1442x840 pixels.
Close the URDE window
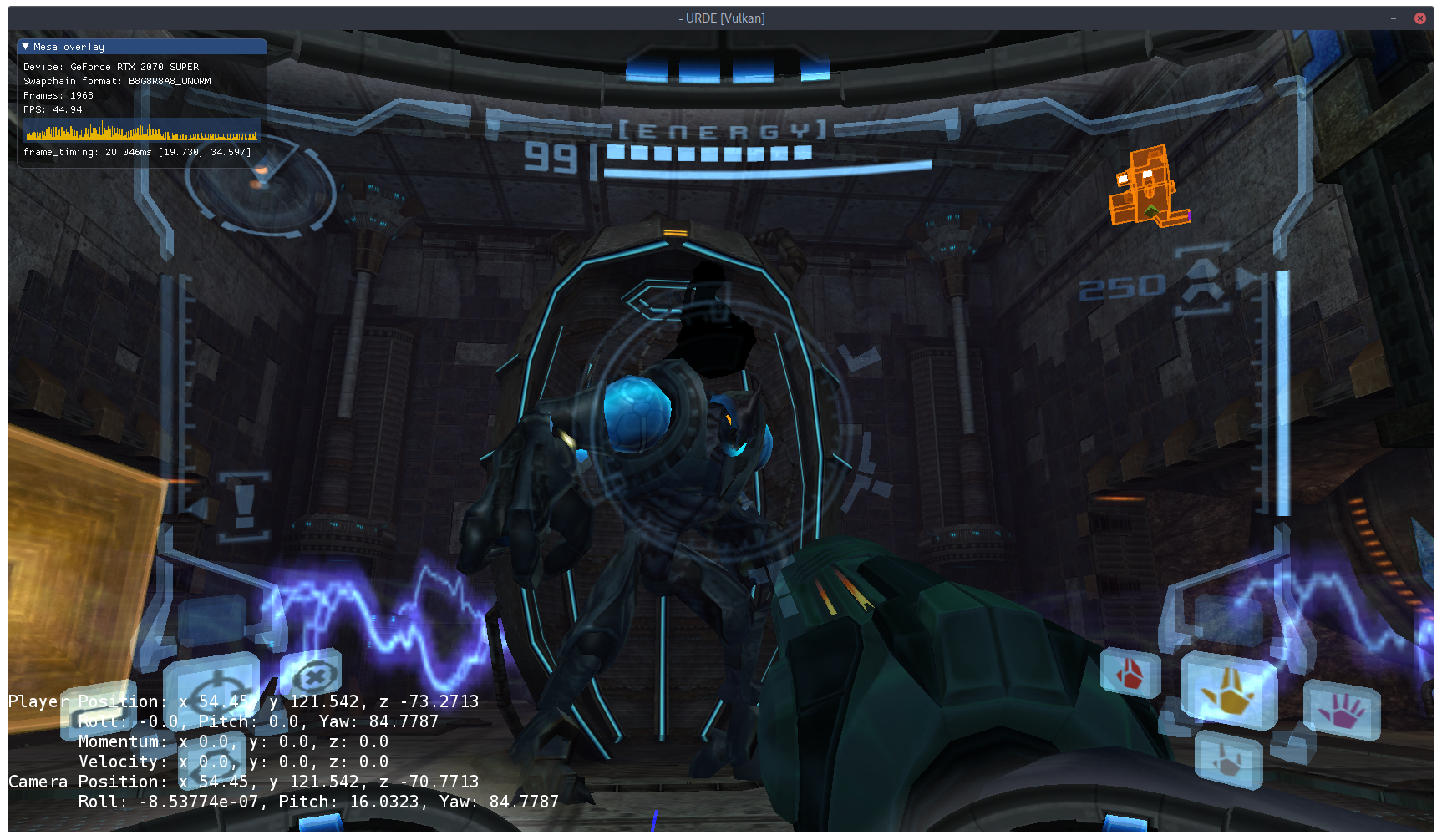click(x=1419, y=18)
